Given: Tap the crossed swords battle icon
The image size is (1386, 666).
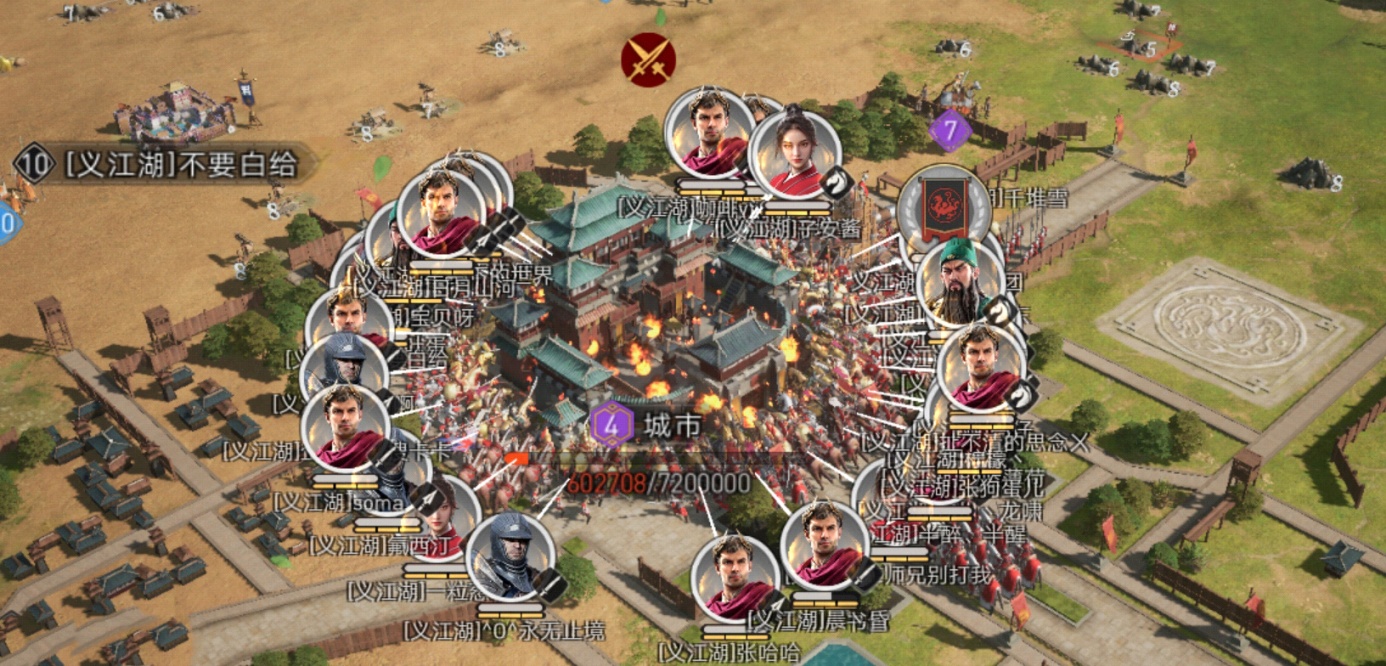Looking at the screenshot, I should [648, 60].
